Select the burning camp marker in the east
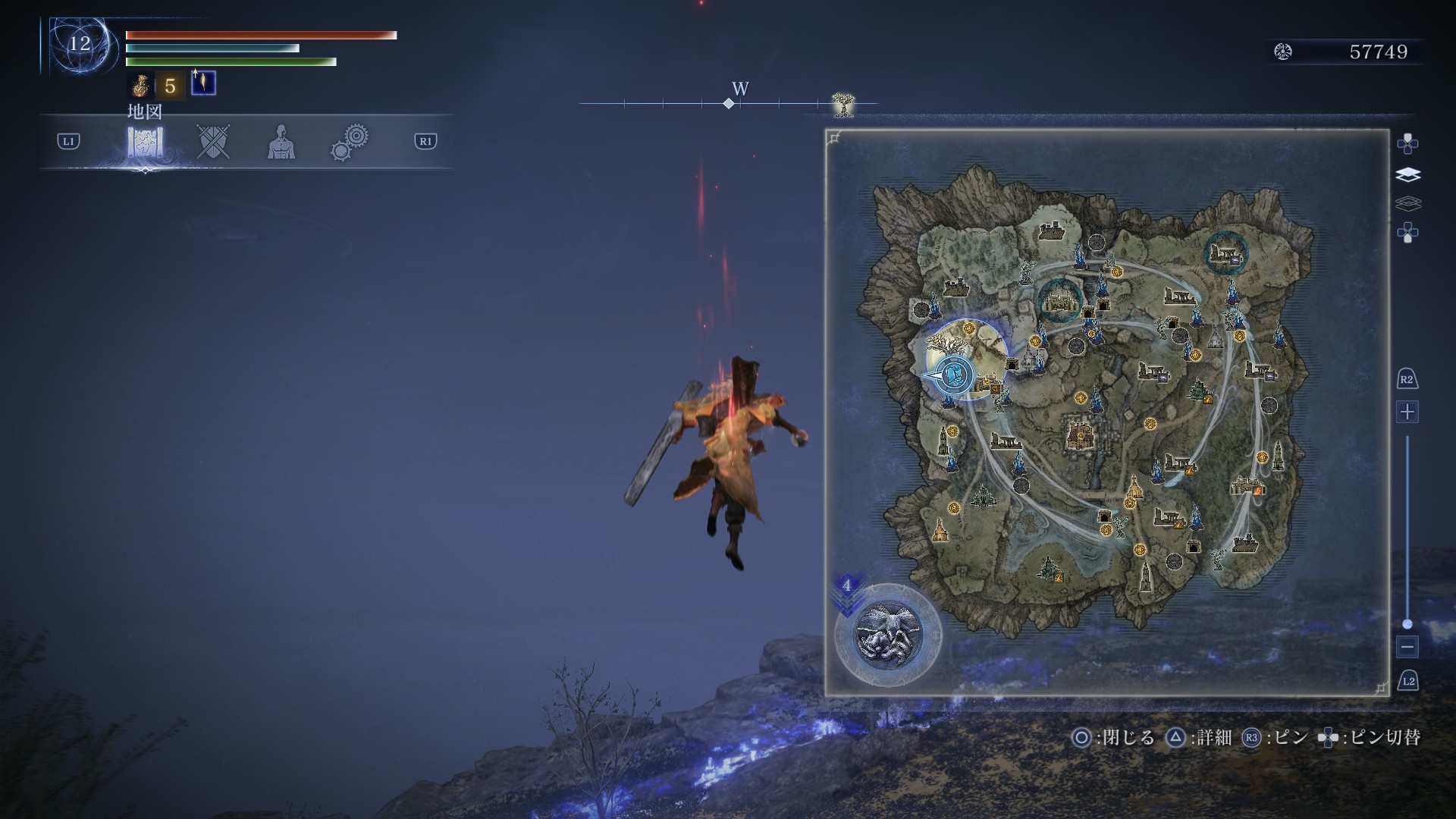The image size is (1456, 819). point(1248,485)
